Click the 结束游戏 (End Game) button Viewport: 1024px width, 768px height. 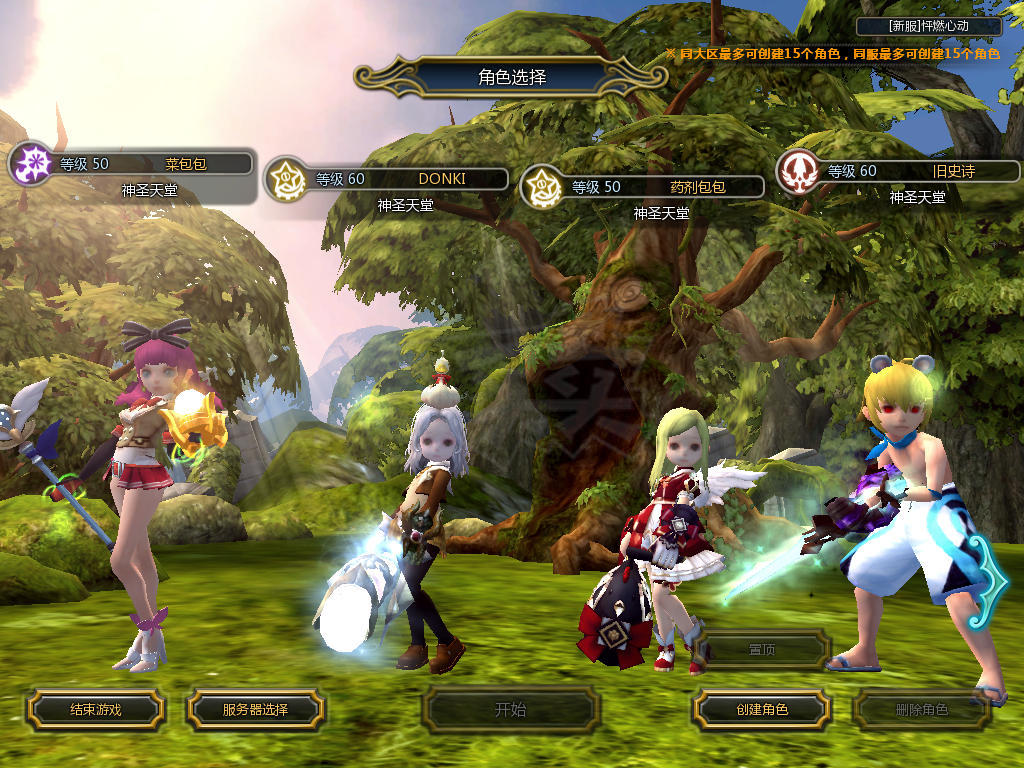(95, 710)
